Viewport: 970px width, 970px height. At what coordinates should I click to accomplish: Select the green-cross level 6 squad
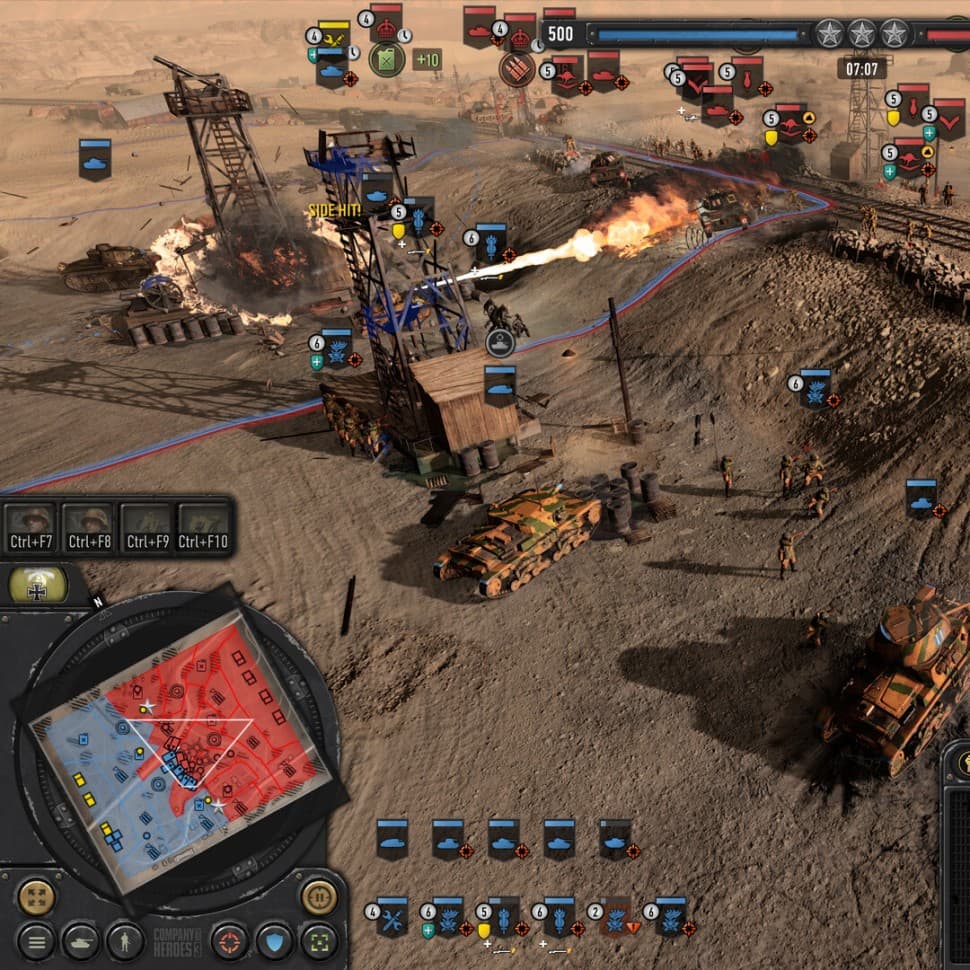point(448,916)
